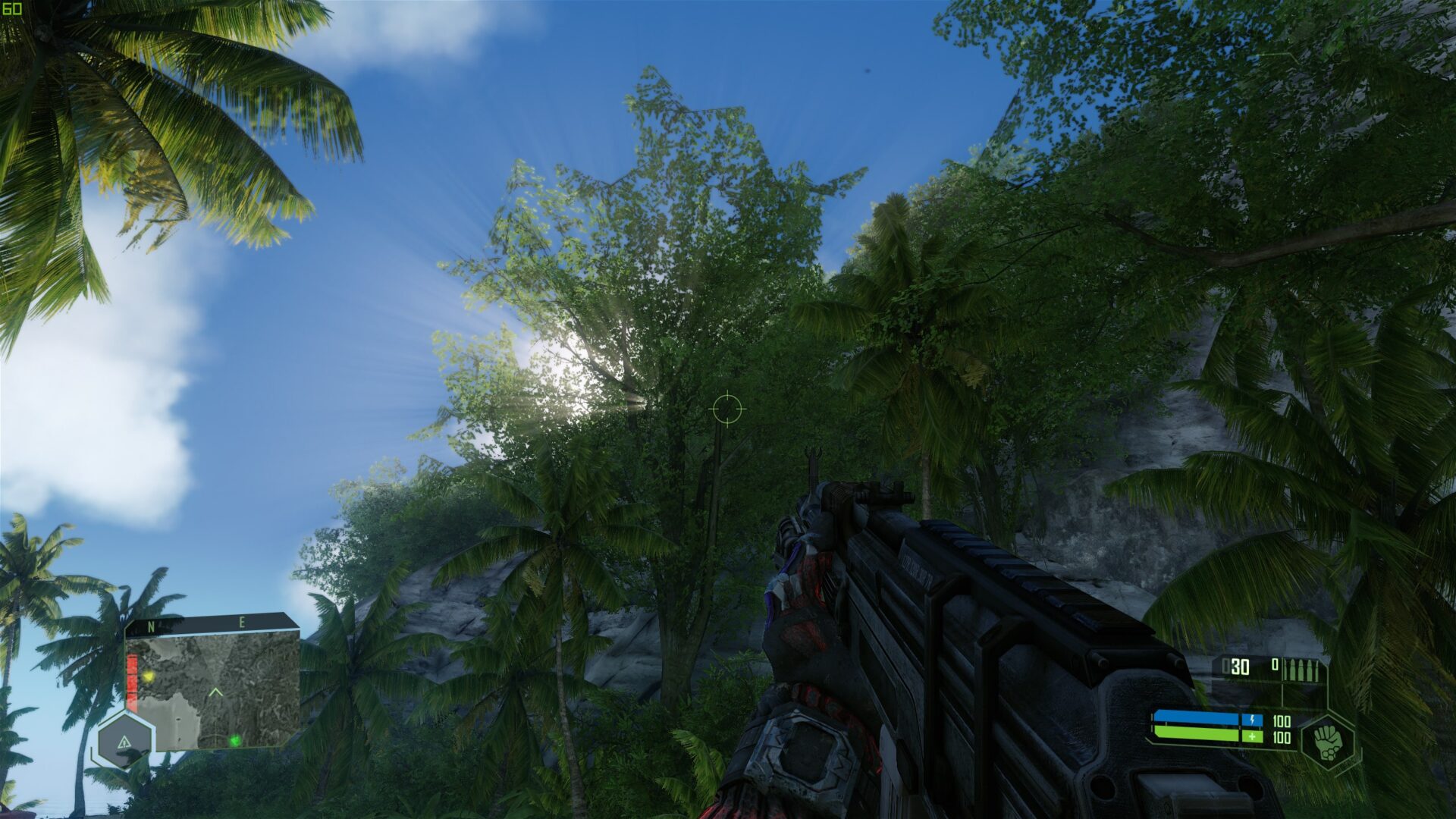Click the health plus icon
1456x819 pixels.
click(x=1252, y=737)
